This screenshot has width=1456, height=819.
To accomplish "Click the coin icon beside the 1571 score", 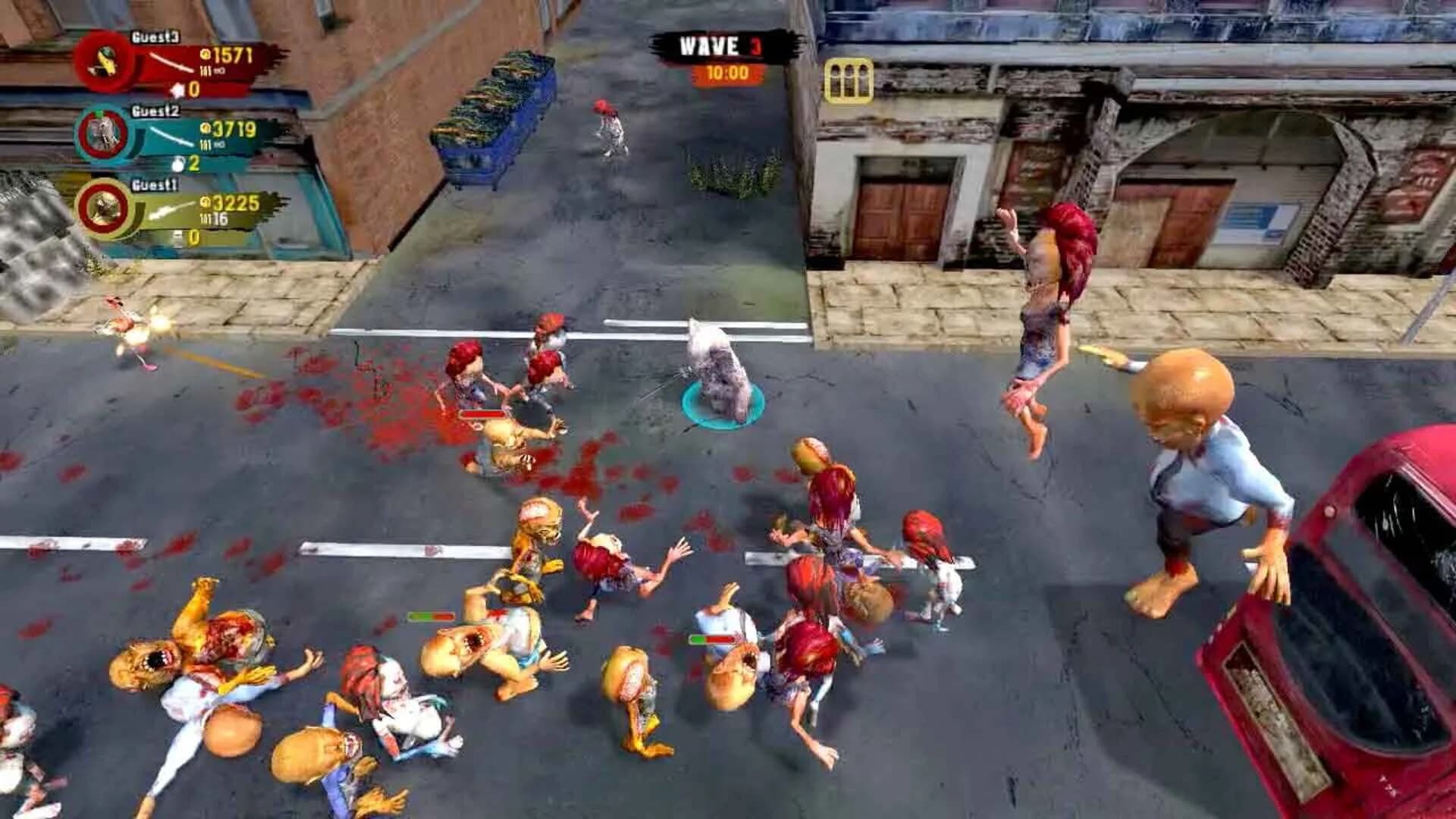I will point(206,55).
